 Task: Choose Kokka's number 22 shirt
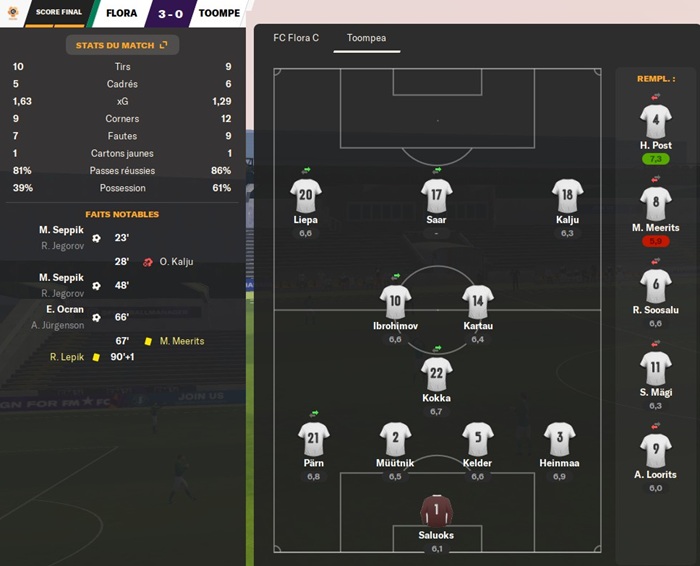437,374
